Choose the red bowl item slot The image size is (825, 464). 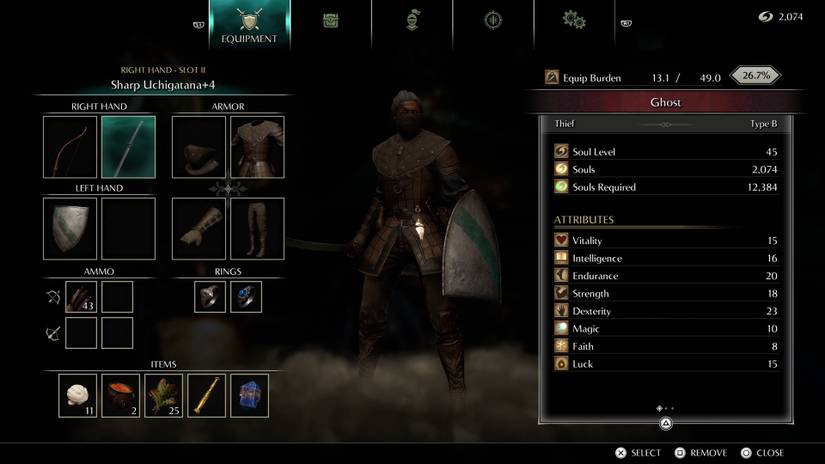tap(121, 395)
